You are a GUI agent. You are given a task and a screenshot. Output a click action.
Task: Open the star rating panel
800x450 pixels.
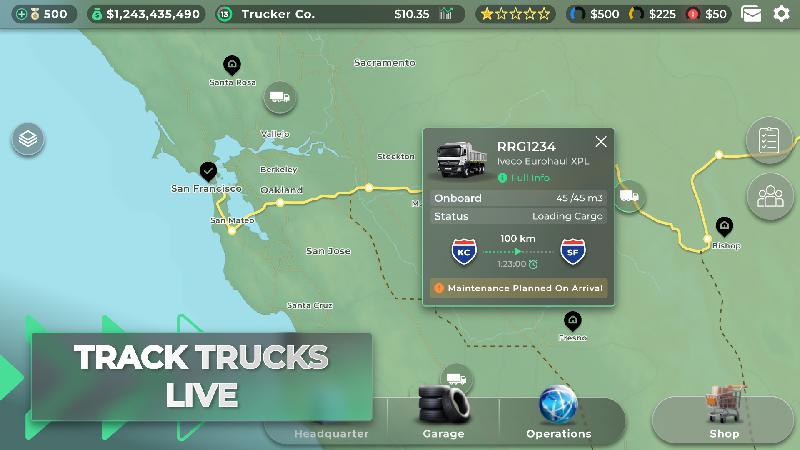[515, 14]
